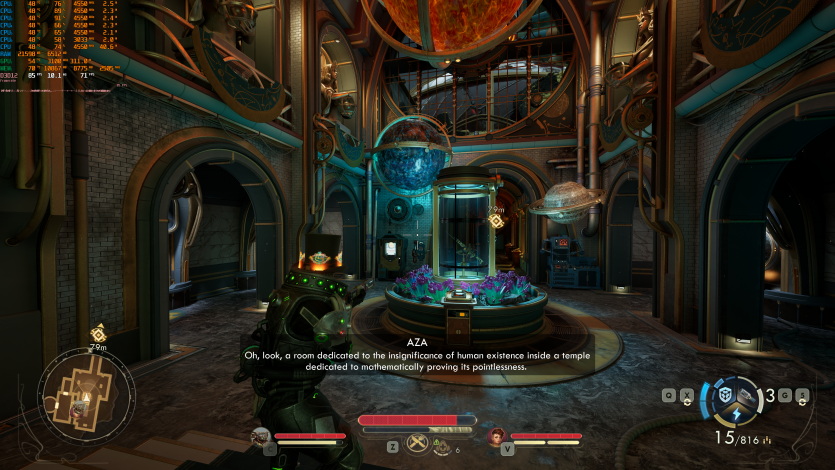The width and height of the screenshot is (835, 470).
Task: Select the objective marker above the minimap
Action: [98, 334]
